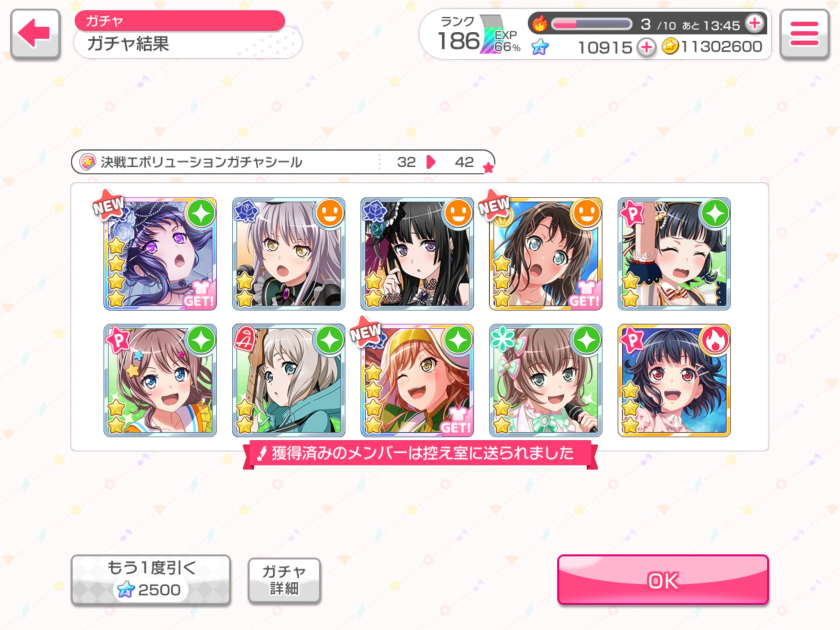Viewport: 840px width, 630px height.
Task: Open the hamburger menu
Action: pos(804,34)
